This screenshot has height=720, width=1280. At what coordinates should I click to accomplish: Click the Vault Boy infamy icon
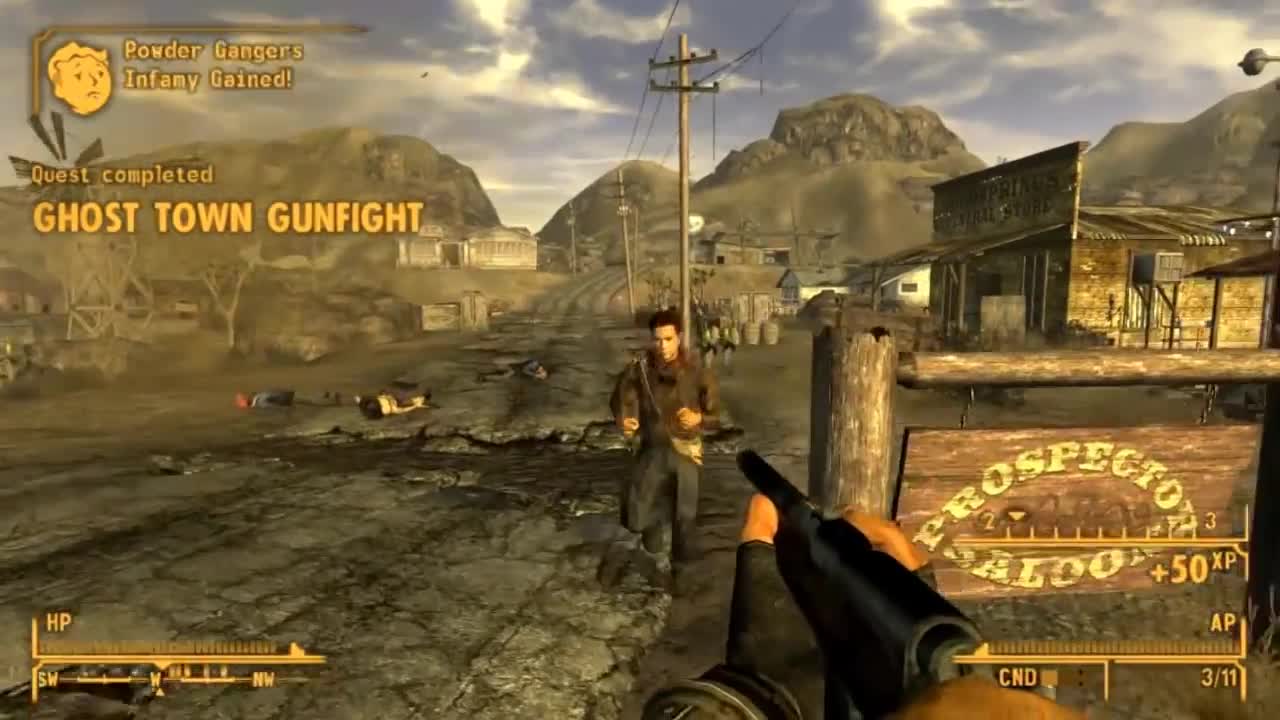(x=80, y=77)
